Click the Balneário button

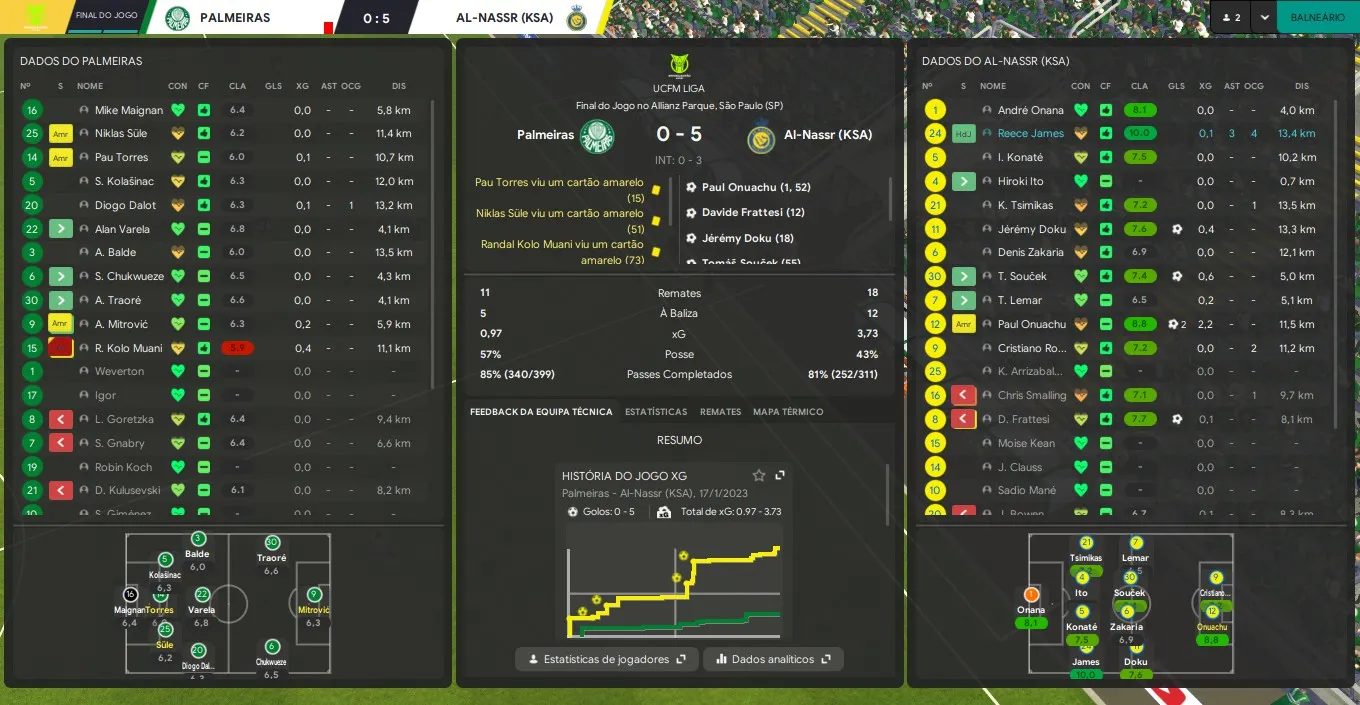coord(1317,17)
